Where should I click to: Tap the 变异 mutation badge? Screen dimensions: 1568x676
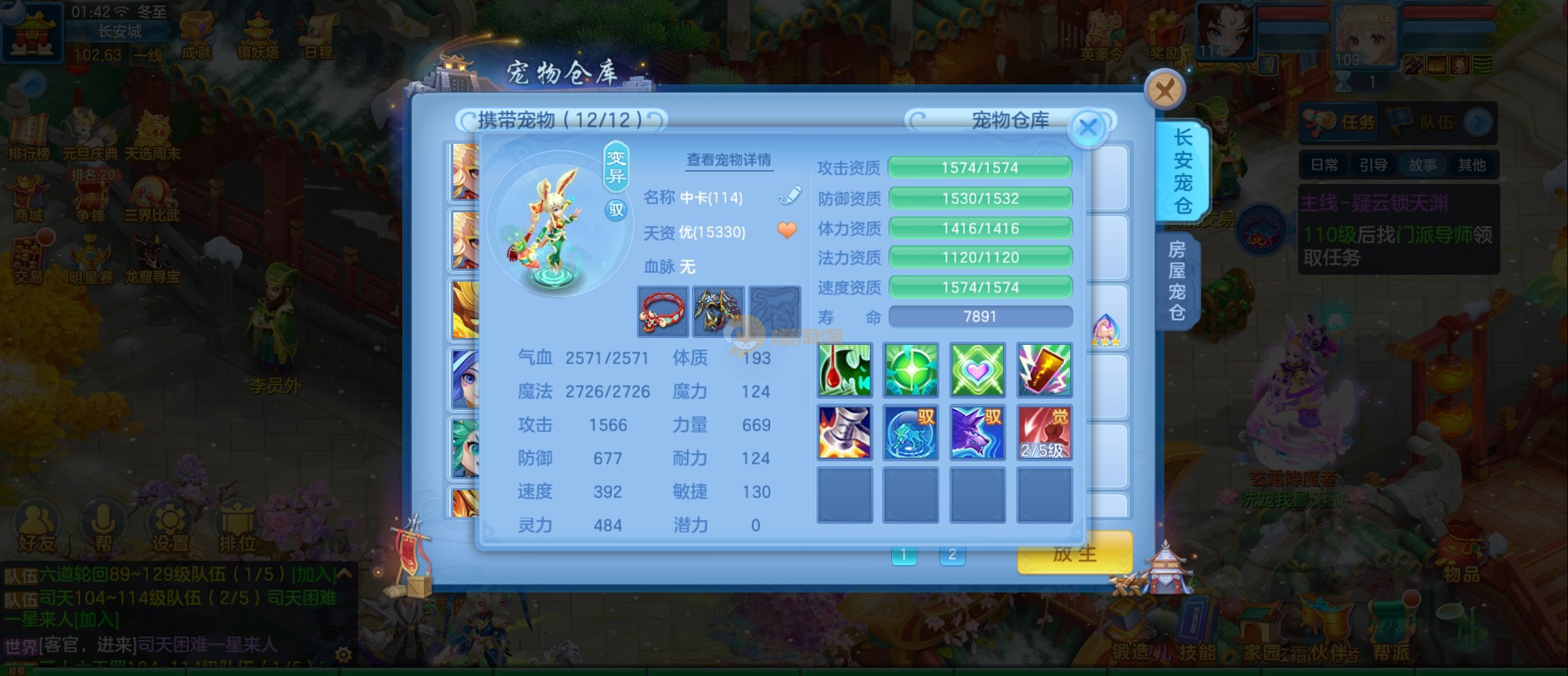[x=616, y=166]
